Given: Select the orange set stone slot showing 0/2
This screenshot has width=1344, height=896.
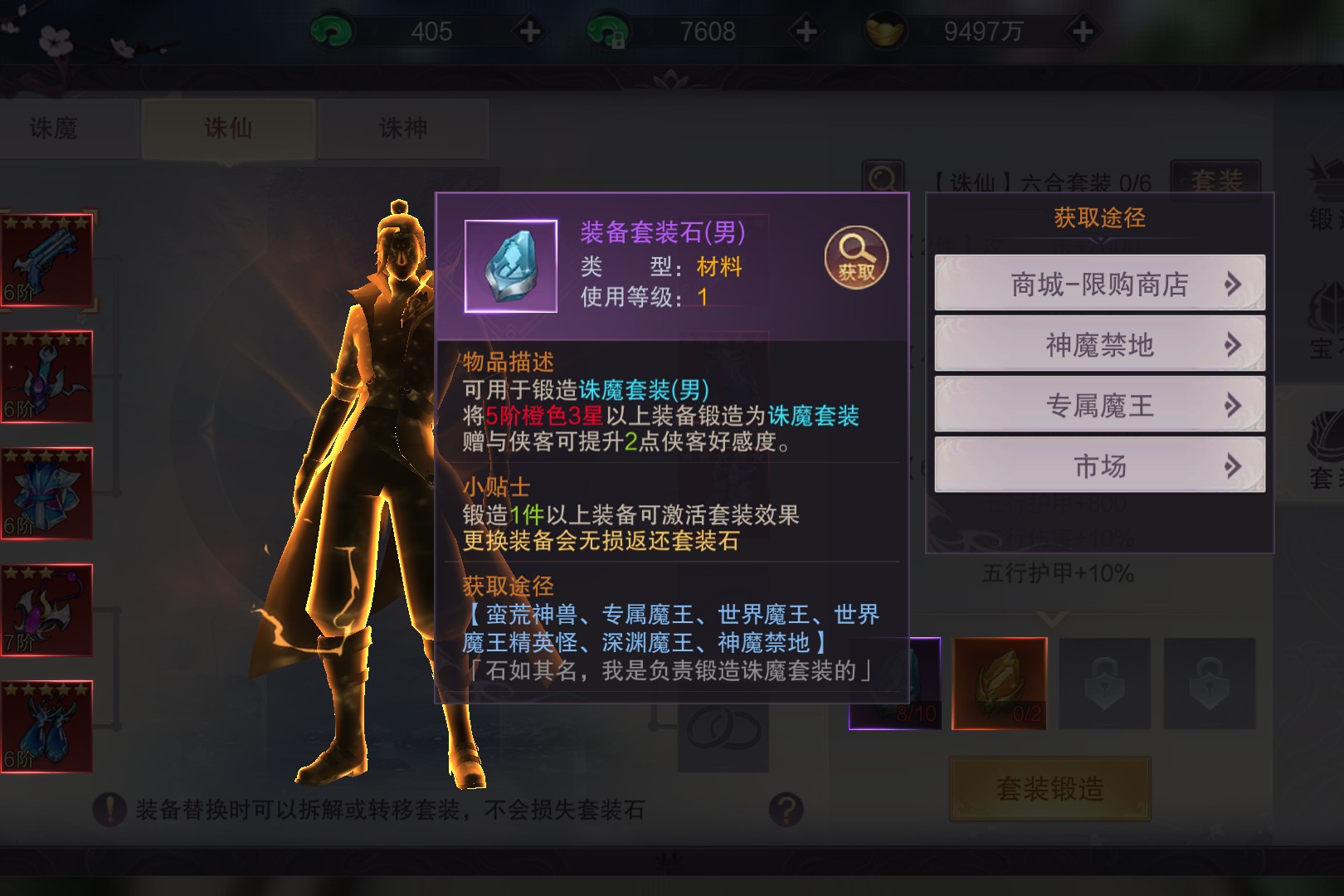Looking at the screenshot, I should click(1000, 684).
